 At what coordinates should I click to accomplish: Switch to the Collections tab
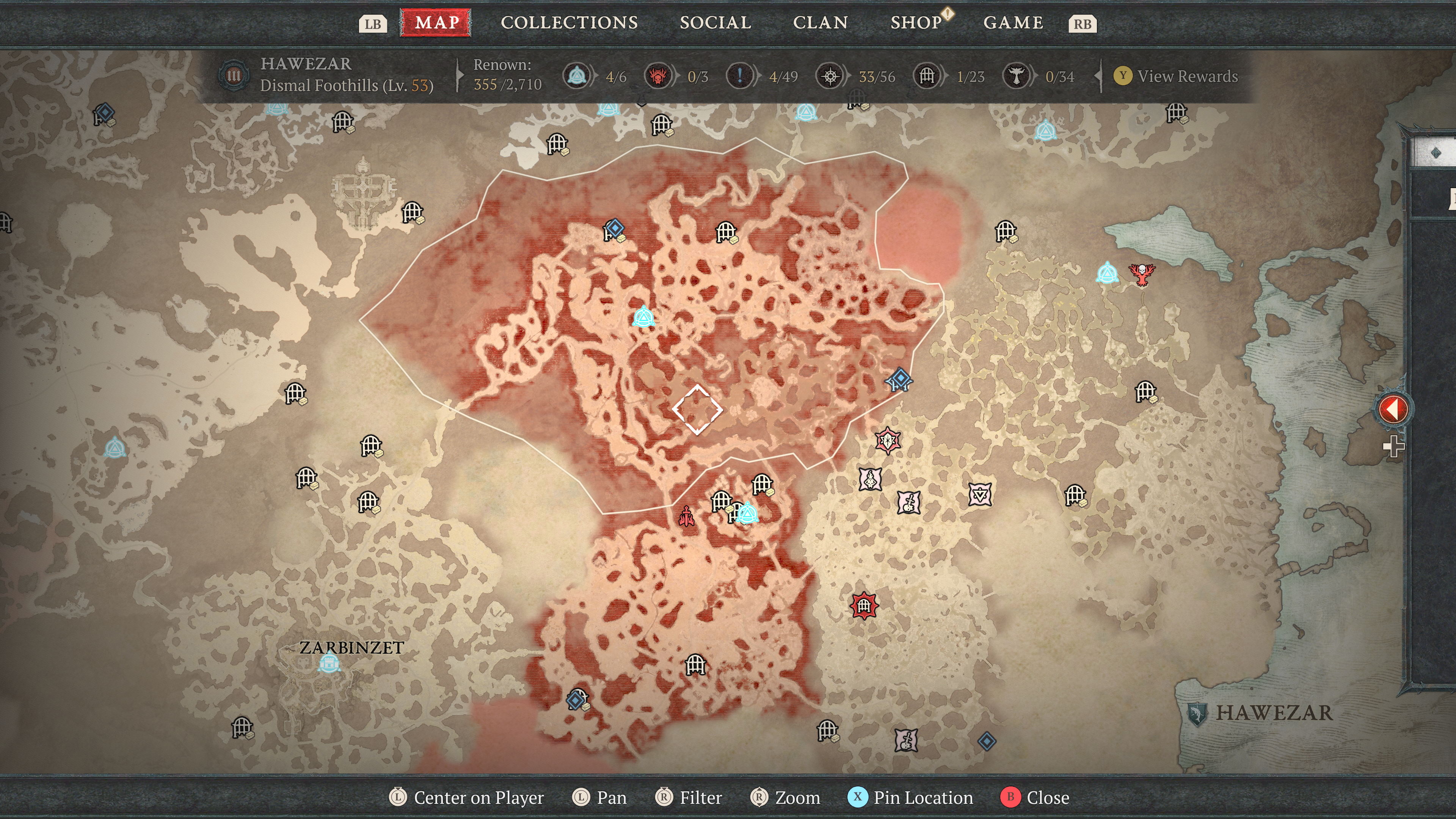569,23
